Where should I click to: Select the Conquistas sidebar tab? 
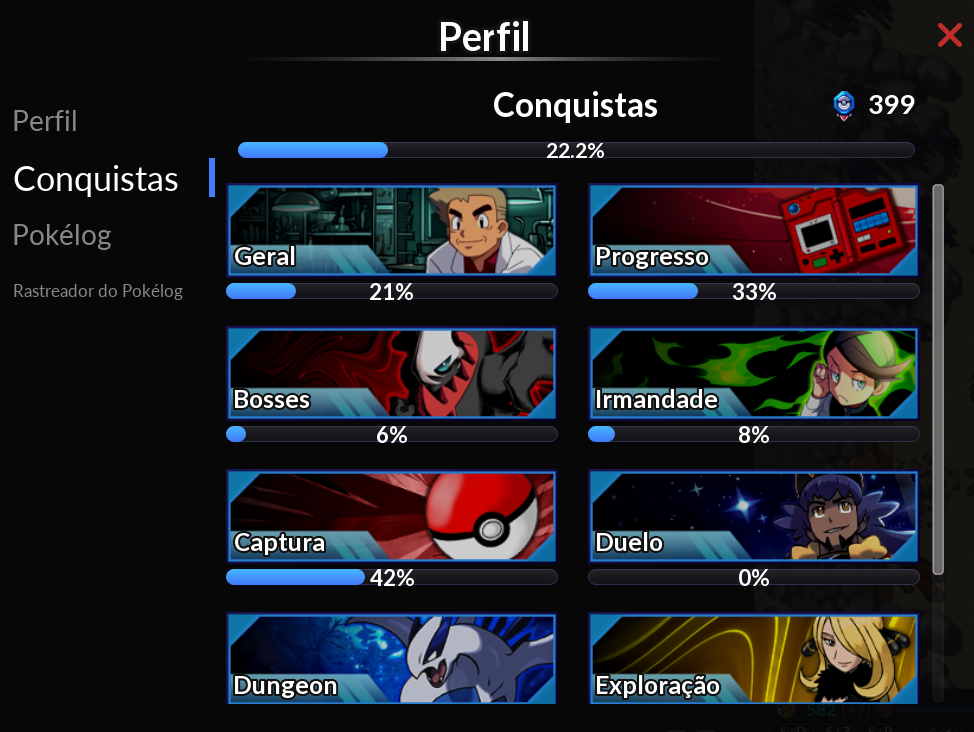pos(96,180)
